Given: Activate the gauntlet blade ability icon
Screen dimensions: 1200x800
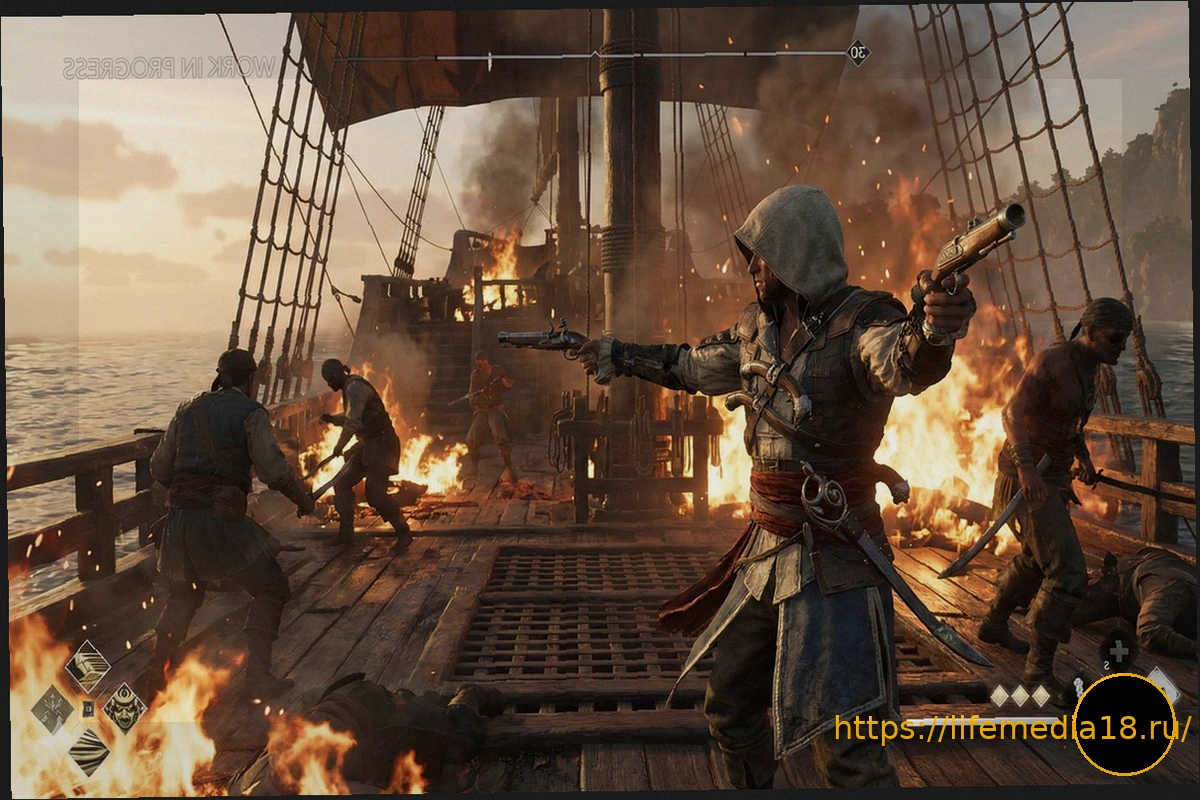Looking at the screenshot, I should 88,666.
